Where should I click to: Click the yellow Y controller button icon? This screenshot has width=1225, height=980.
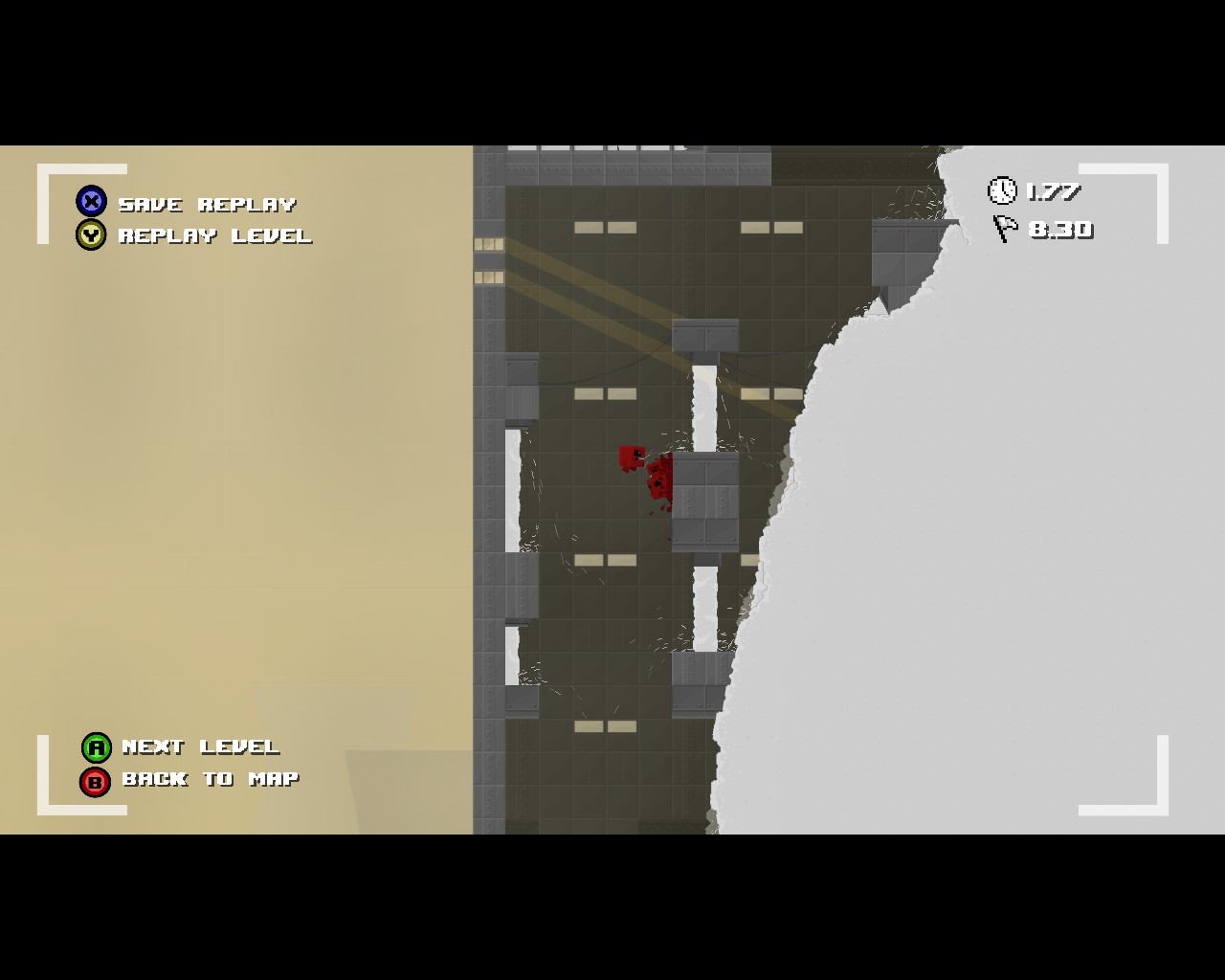click(x=92, y=234)
